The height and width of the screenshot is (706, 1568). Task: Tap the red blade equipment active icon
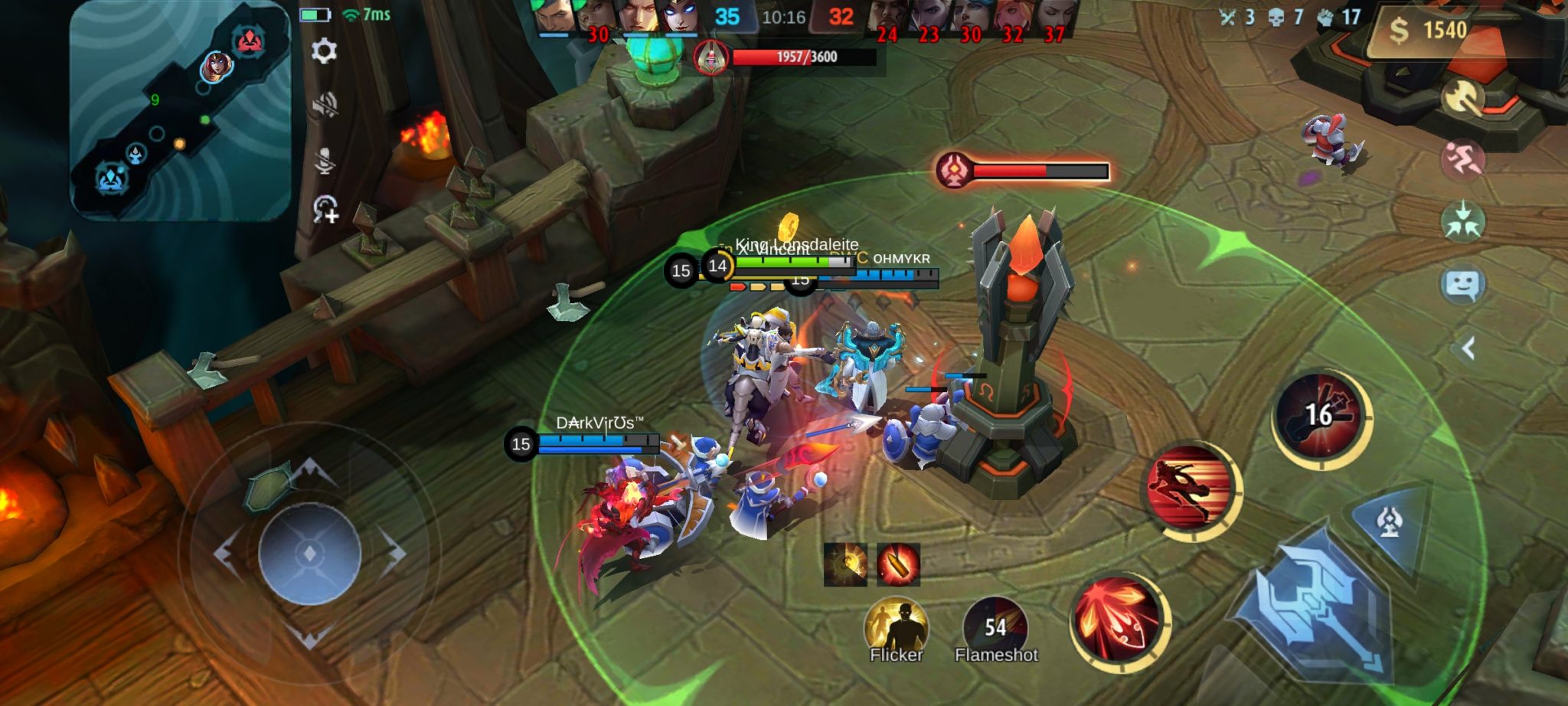898,564
